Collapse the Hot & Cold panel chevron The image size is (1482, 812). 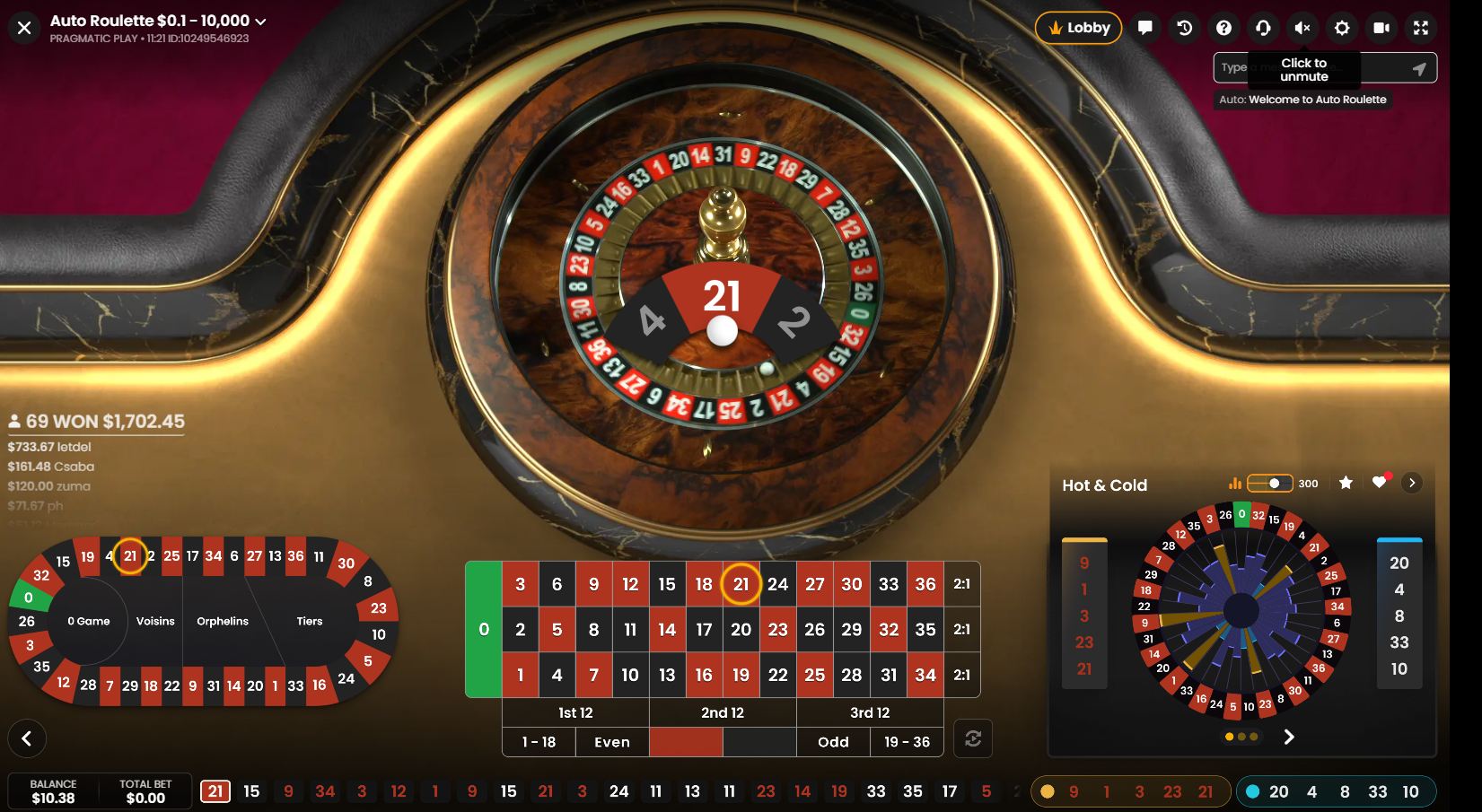click(1410, 482)
